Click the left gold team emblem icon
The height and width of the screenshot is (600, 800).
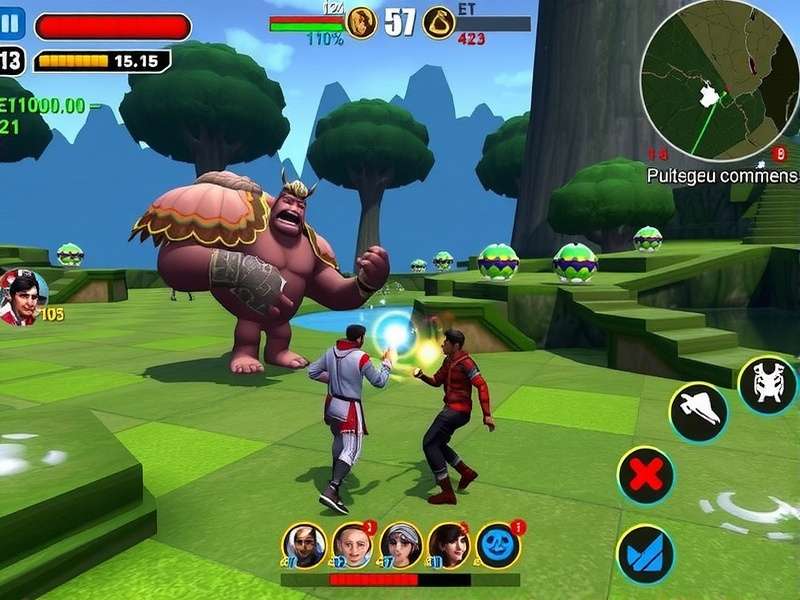(x=361, y=21)
